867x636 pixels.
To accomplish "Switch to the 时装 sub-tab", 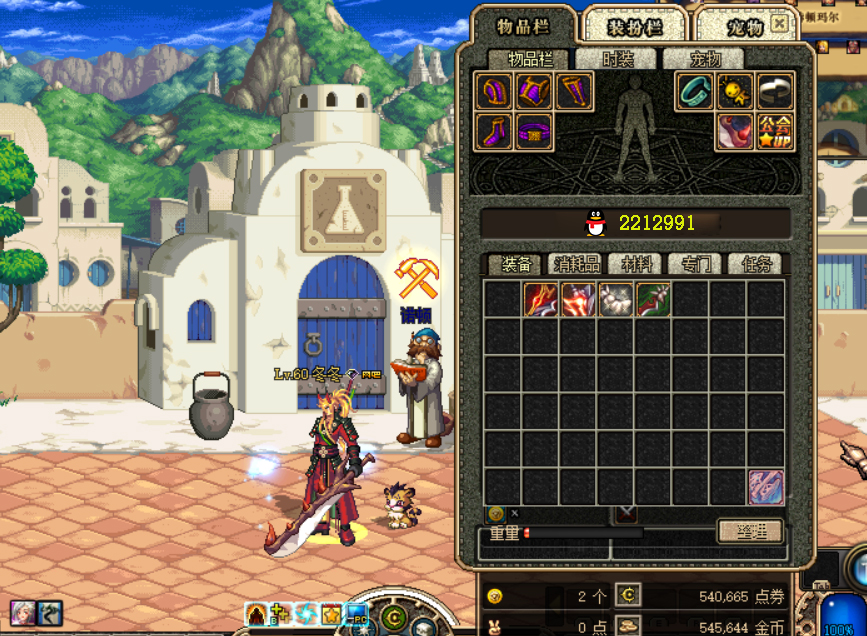I will tap(617, 60).
